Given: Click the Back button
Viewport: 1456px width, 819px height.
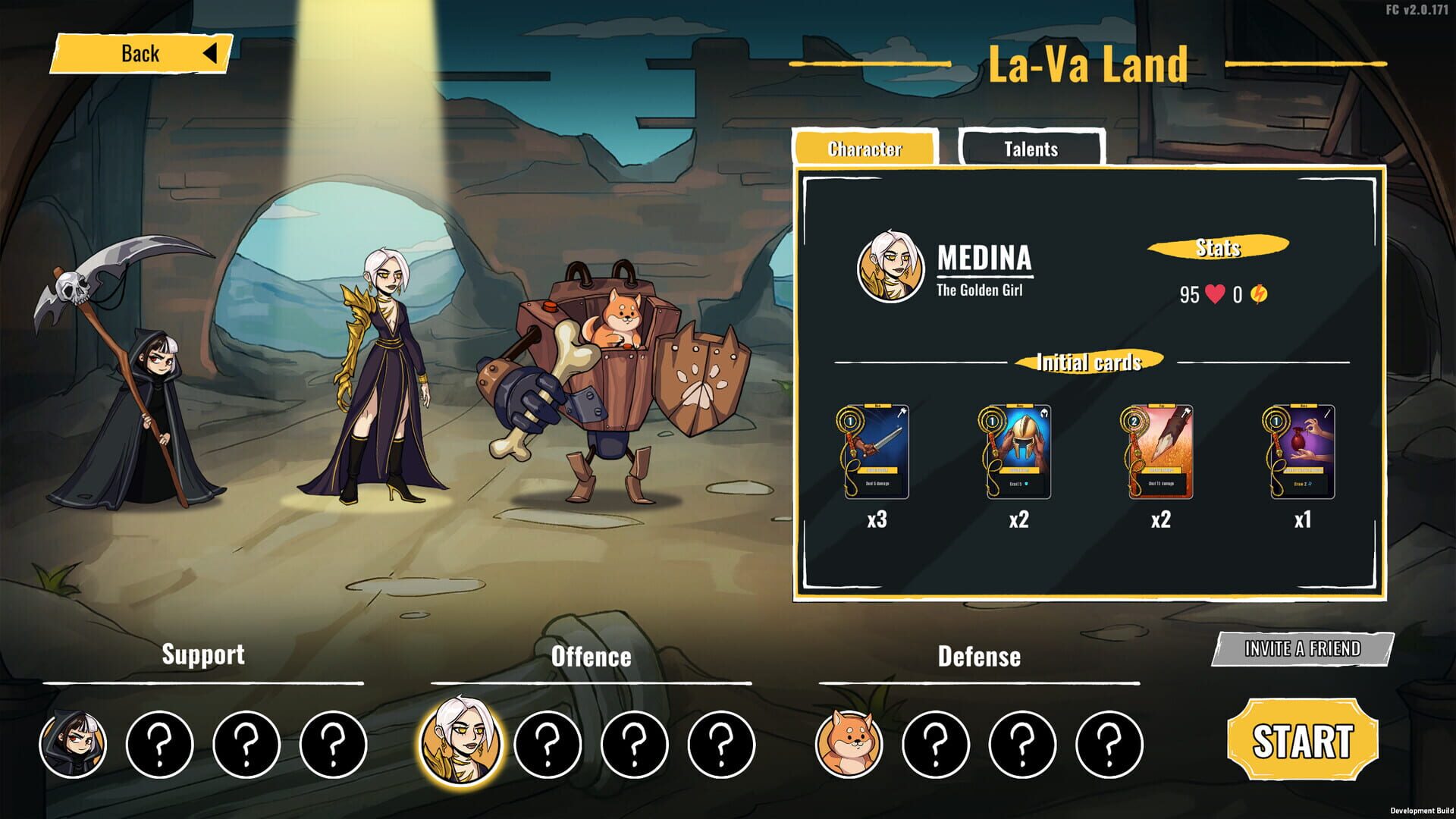Looking at the screenshot, I should [141, 53].
